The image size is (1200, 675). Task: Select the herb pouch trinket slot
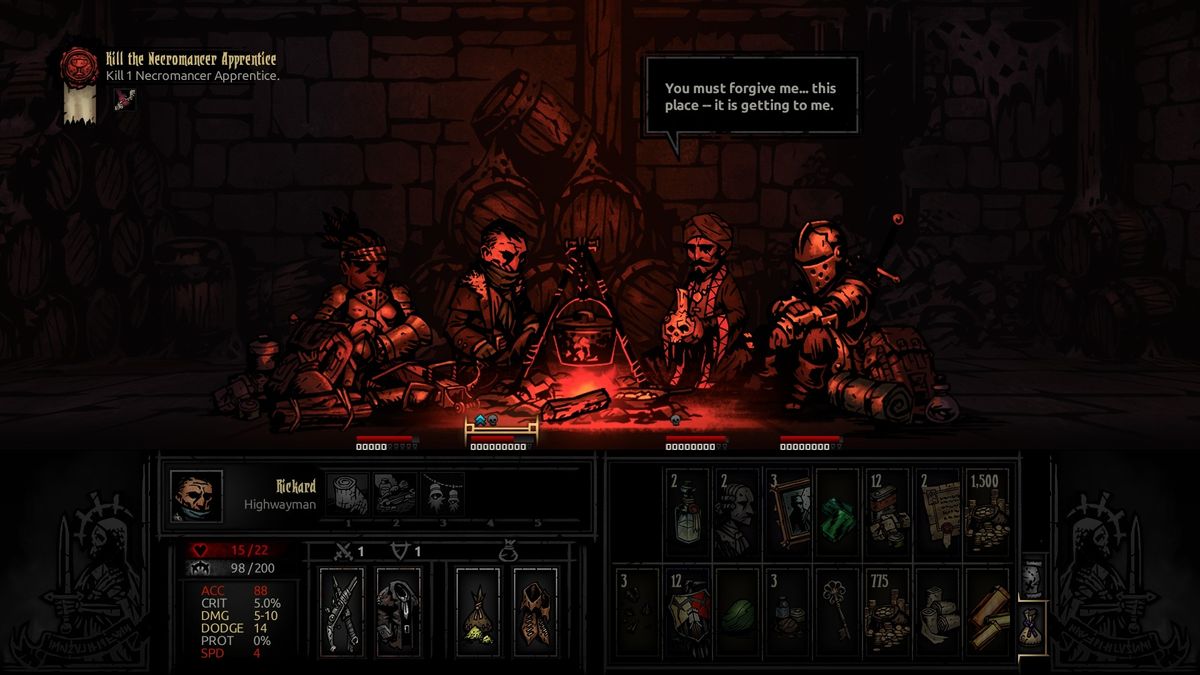[x=479, y=611]
